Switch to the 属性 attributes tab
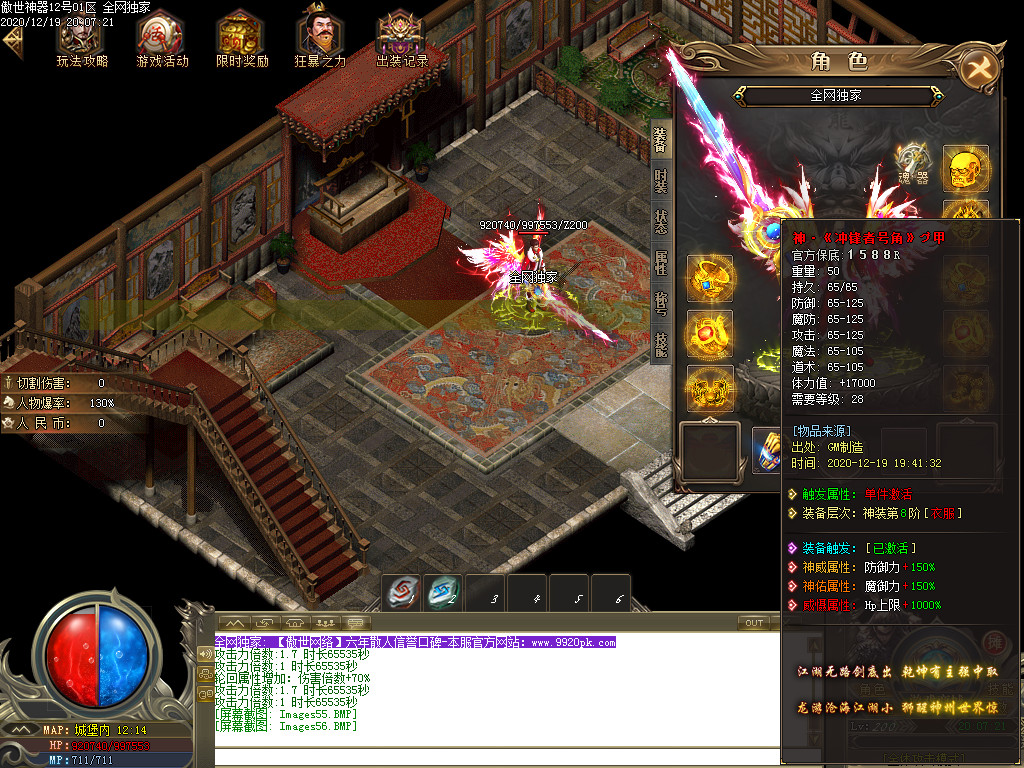Screen dimensions: 1024x768 click(661, 264)
